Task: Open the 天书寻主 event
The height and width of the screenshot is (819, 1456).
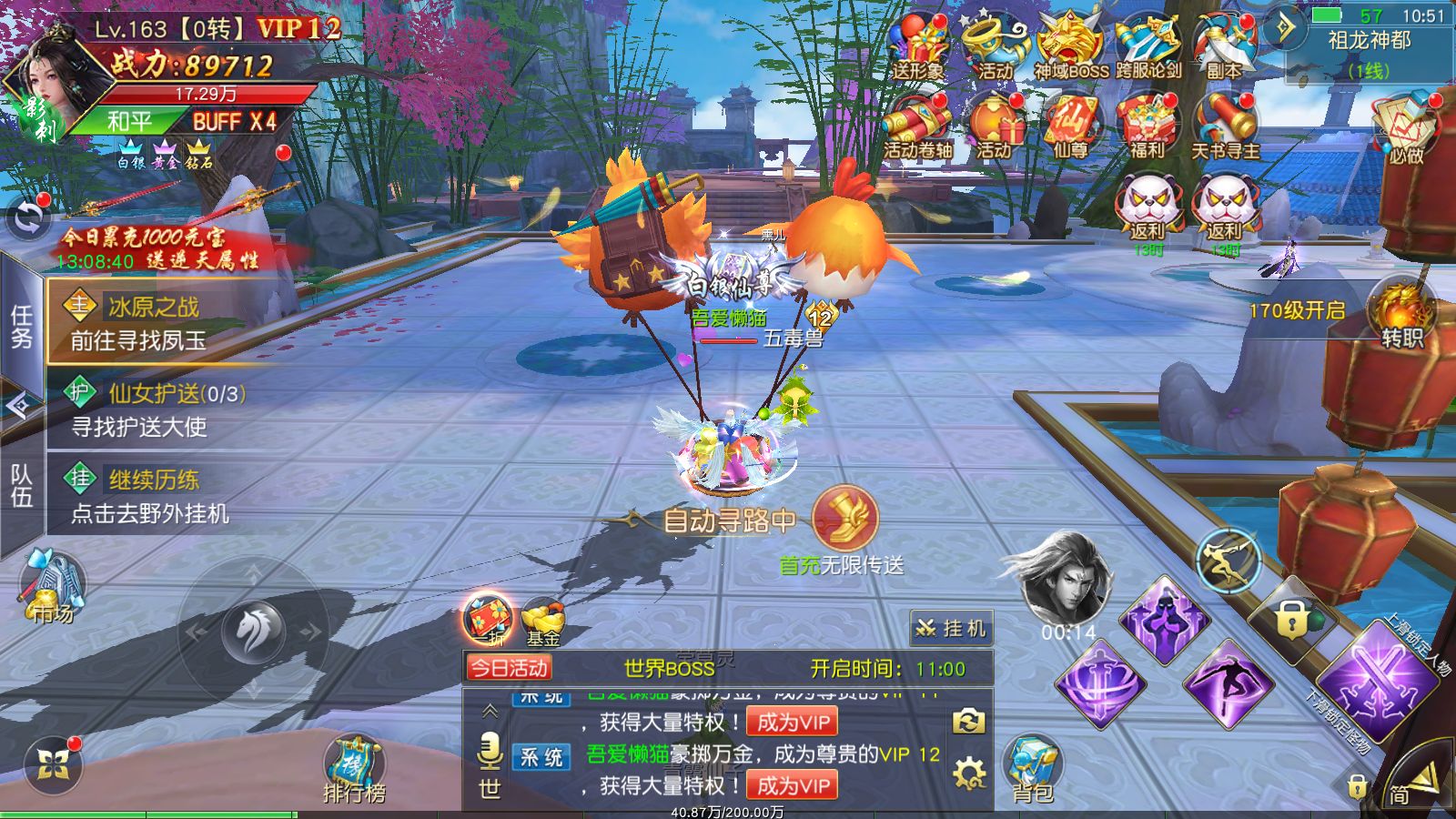Action: (1225, 126)
